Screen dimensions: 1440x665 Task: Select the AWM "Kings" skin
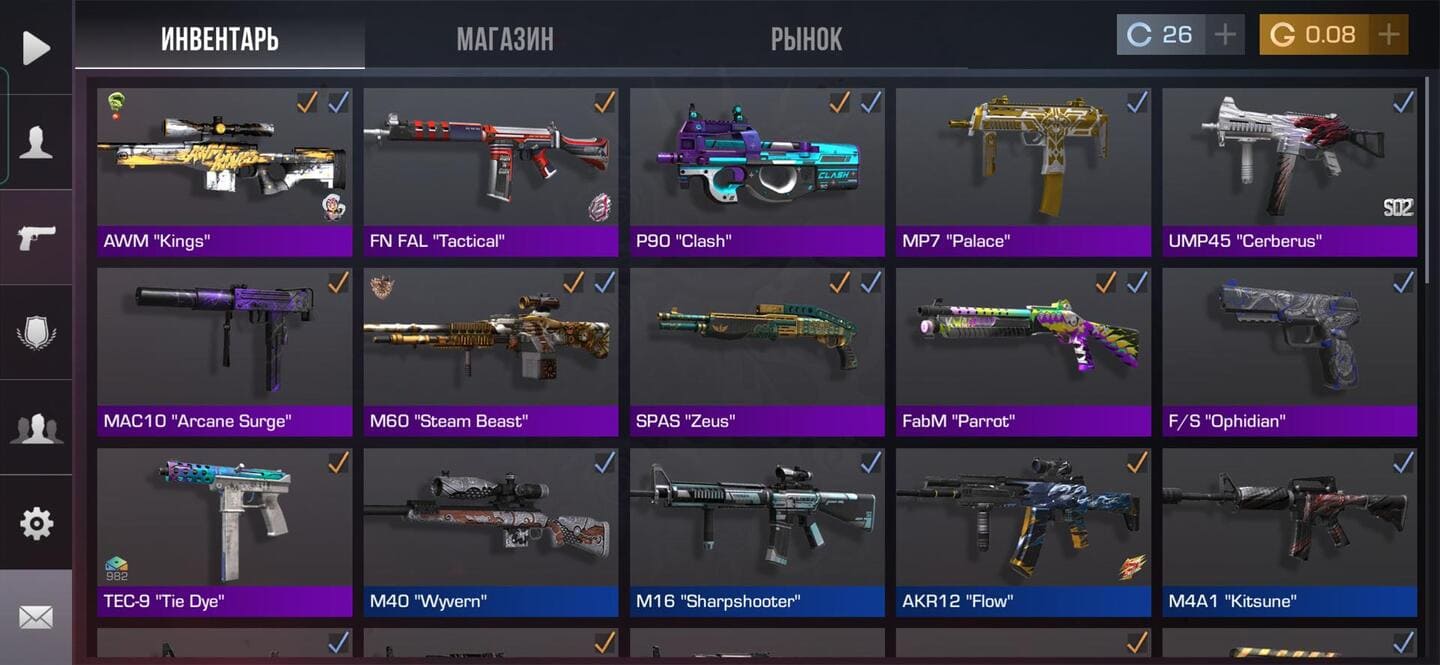(x=224, y=160)
